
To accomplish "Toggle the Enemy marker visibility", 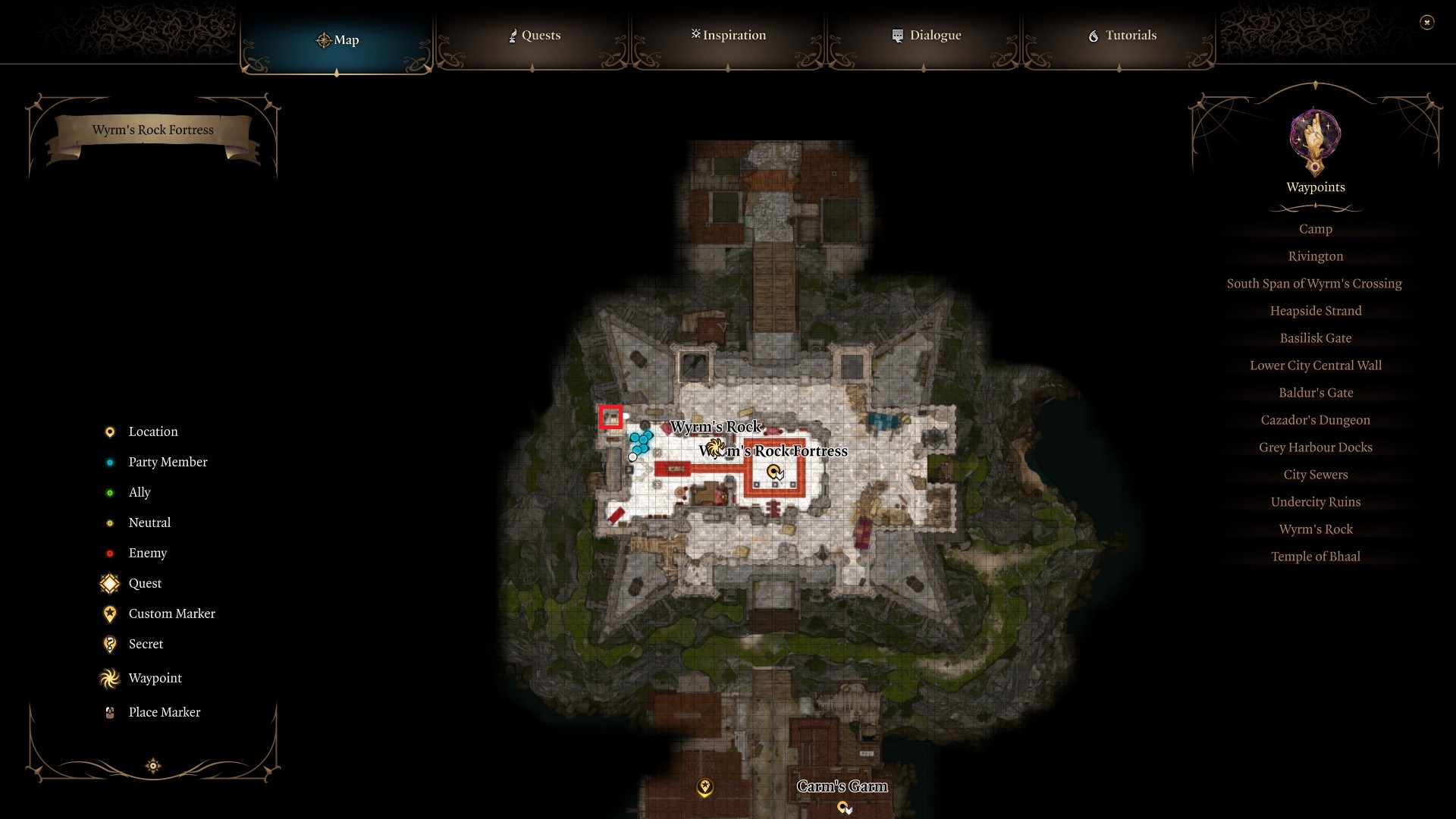I will tap(111, 553).
